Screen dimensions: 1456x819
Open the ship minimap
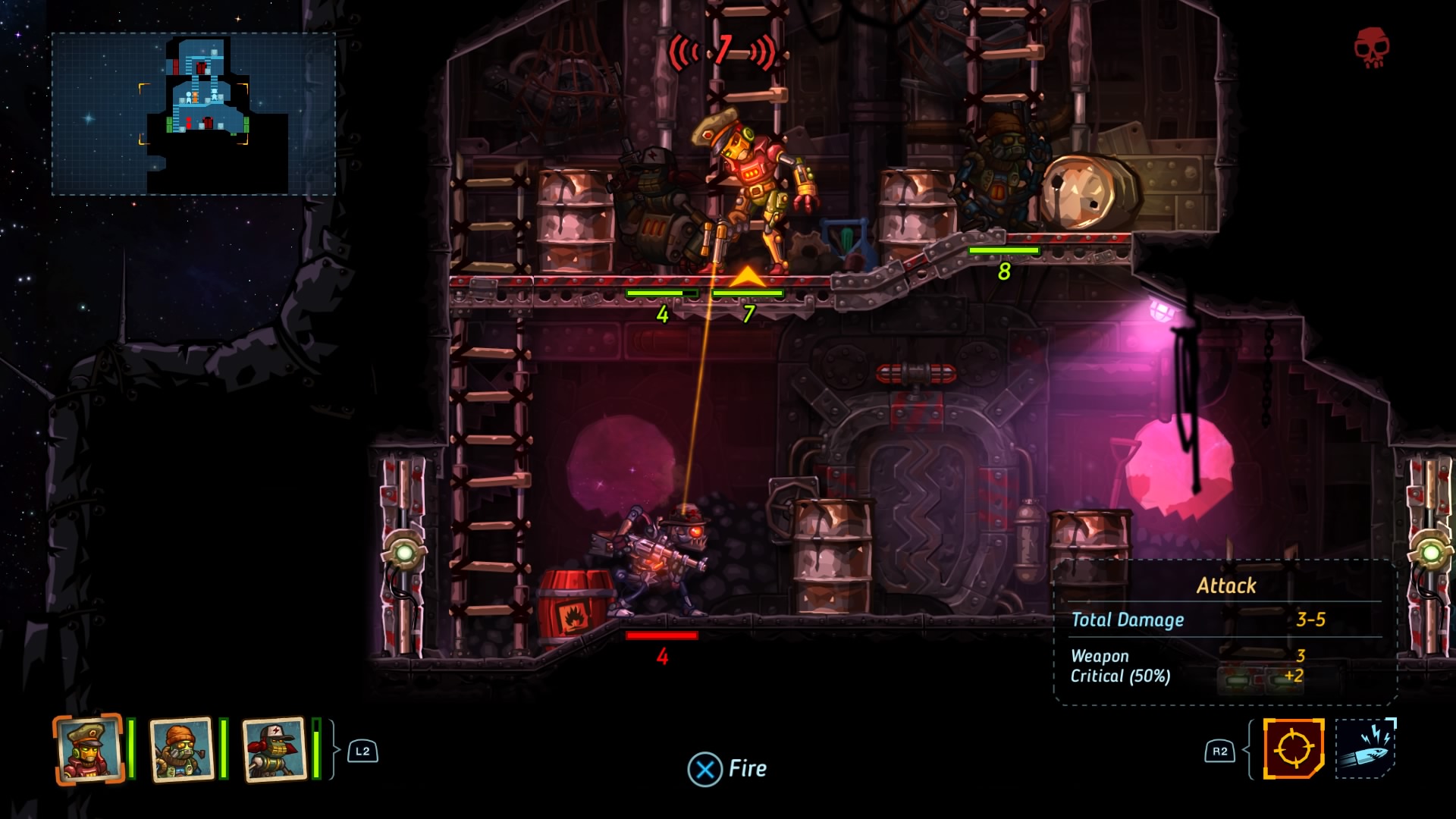(x=193, y=114)
